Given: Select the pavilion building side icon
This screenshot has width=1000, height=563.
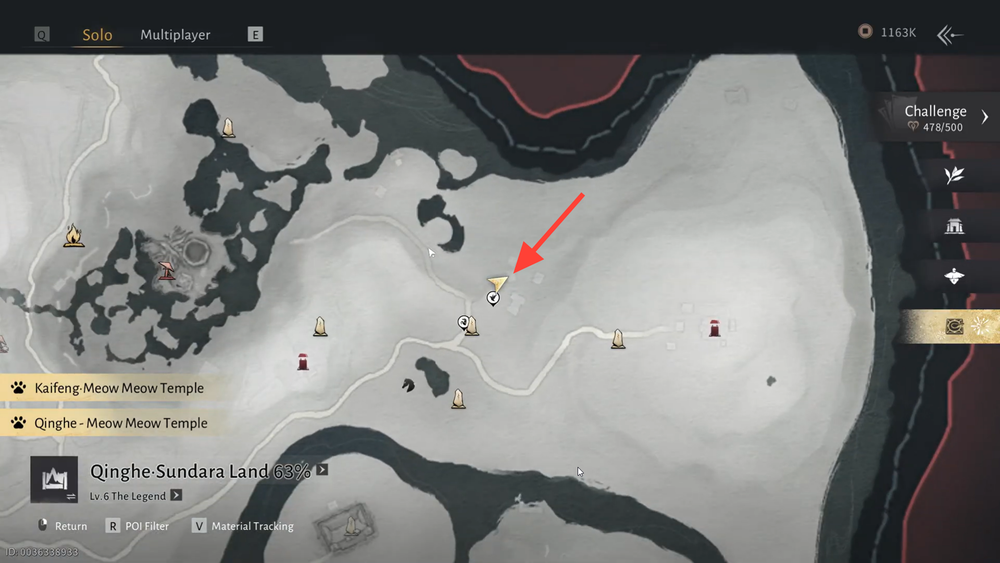Looking at the screenshot, I should click(953, 226).
